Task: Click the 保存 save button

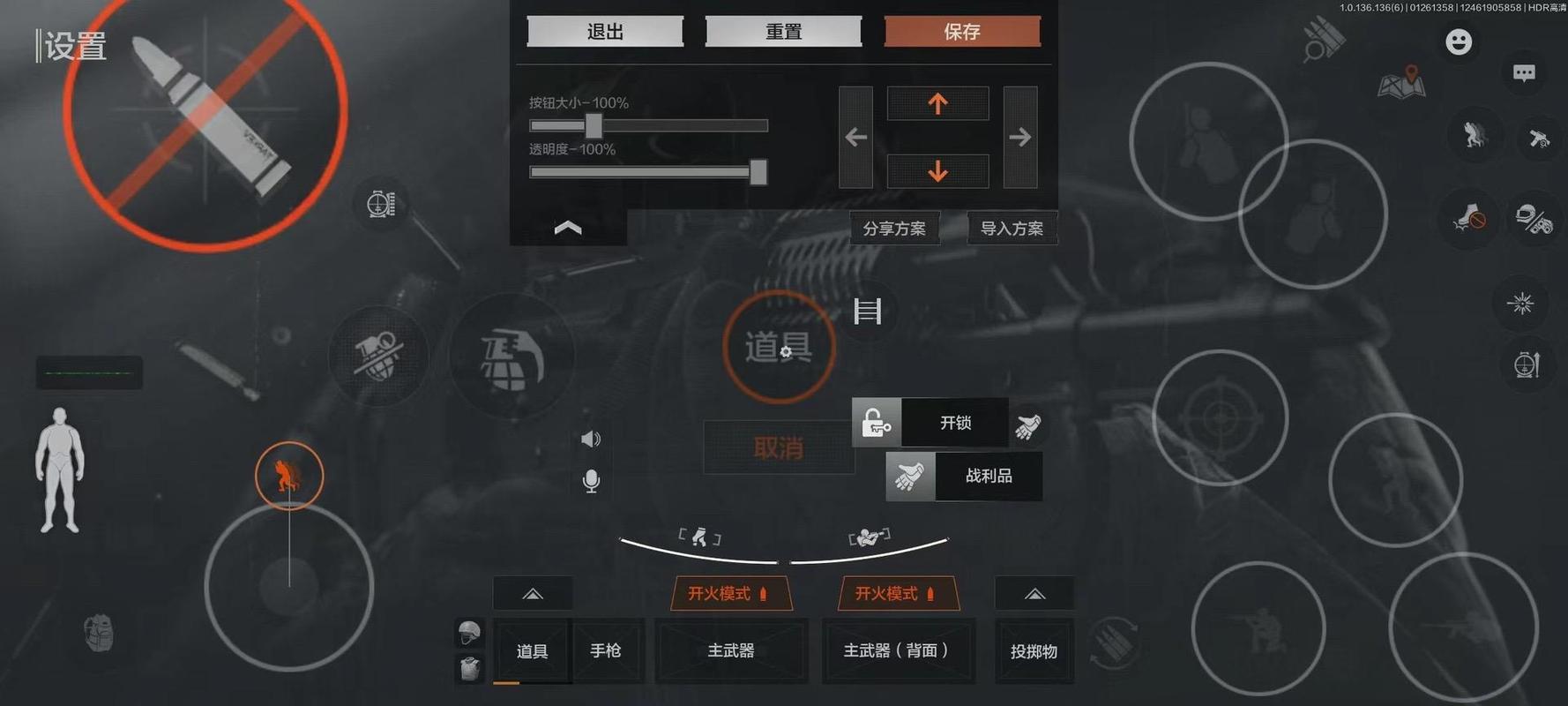Action: point(962,32)
